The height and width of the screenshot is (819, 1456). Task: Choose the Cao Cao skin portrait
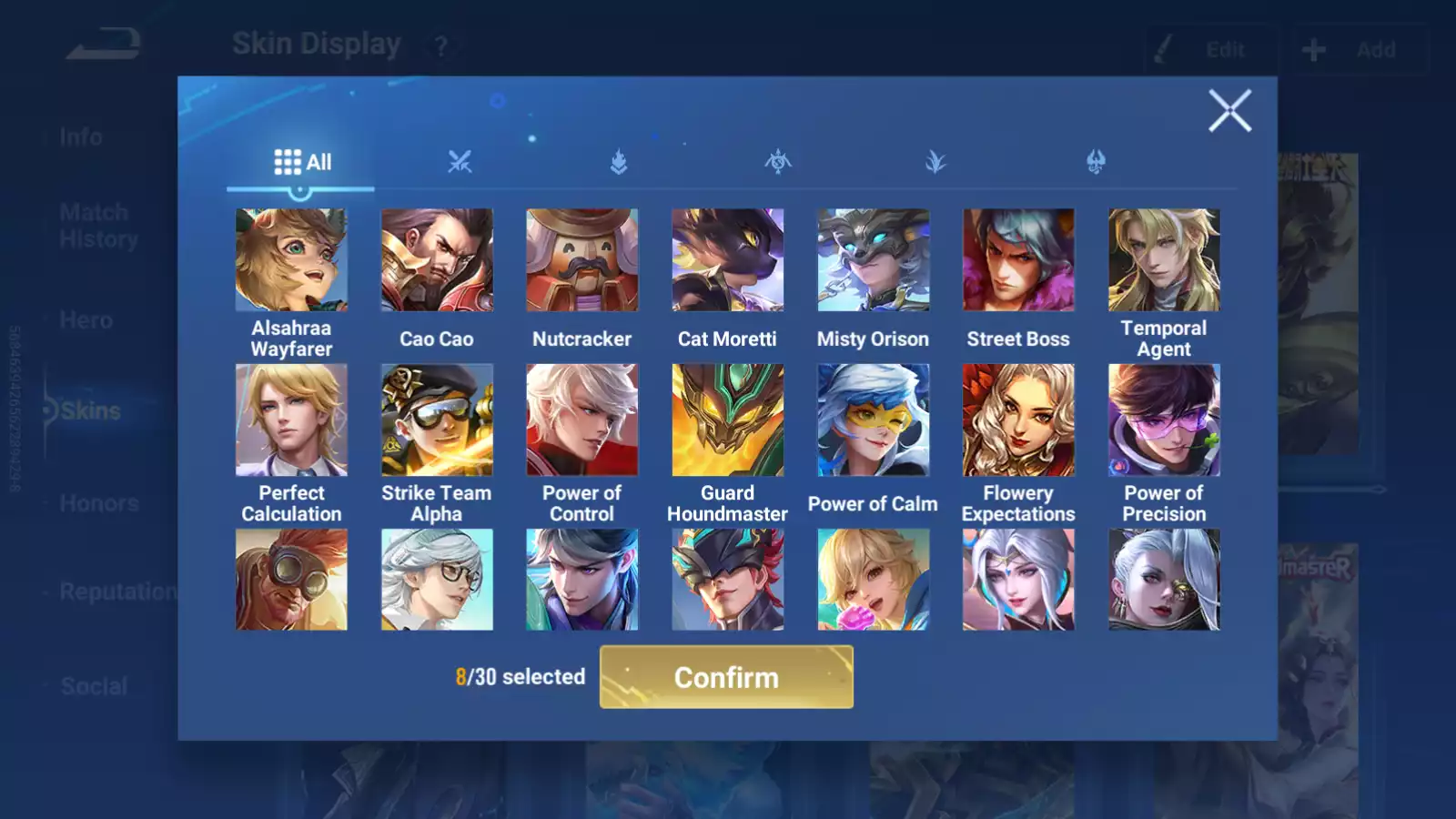[x=437, y=260]
